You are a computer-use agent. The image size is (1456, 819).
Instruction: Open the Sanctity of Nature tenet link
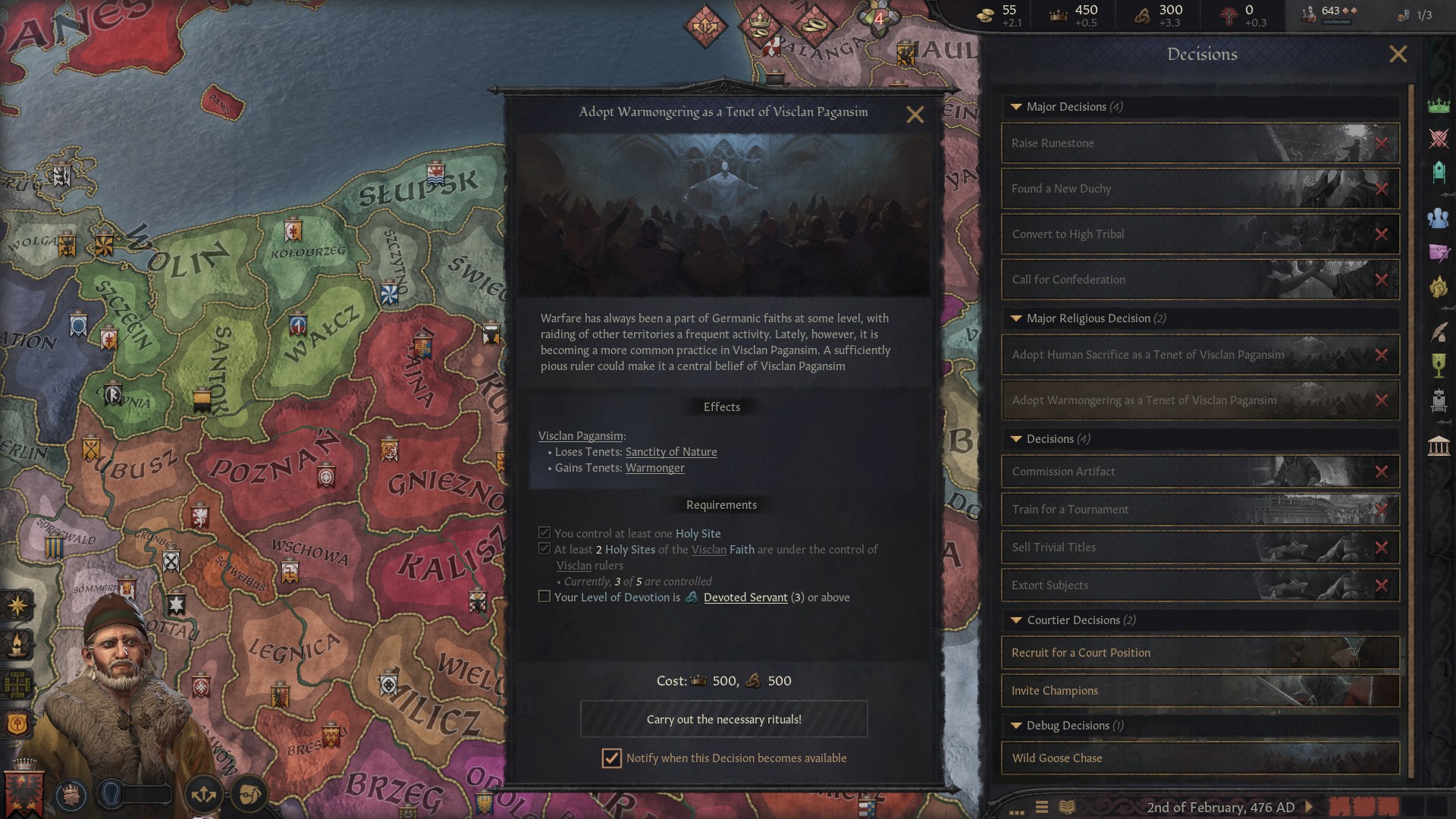671,451
